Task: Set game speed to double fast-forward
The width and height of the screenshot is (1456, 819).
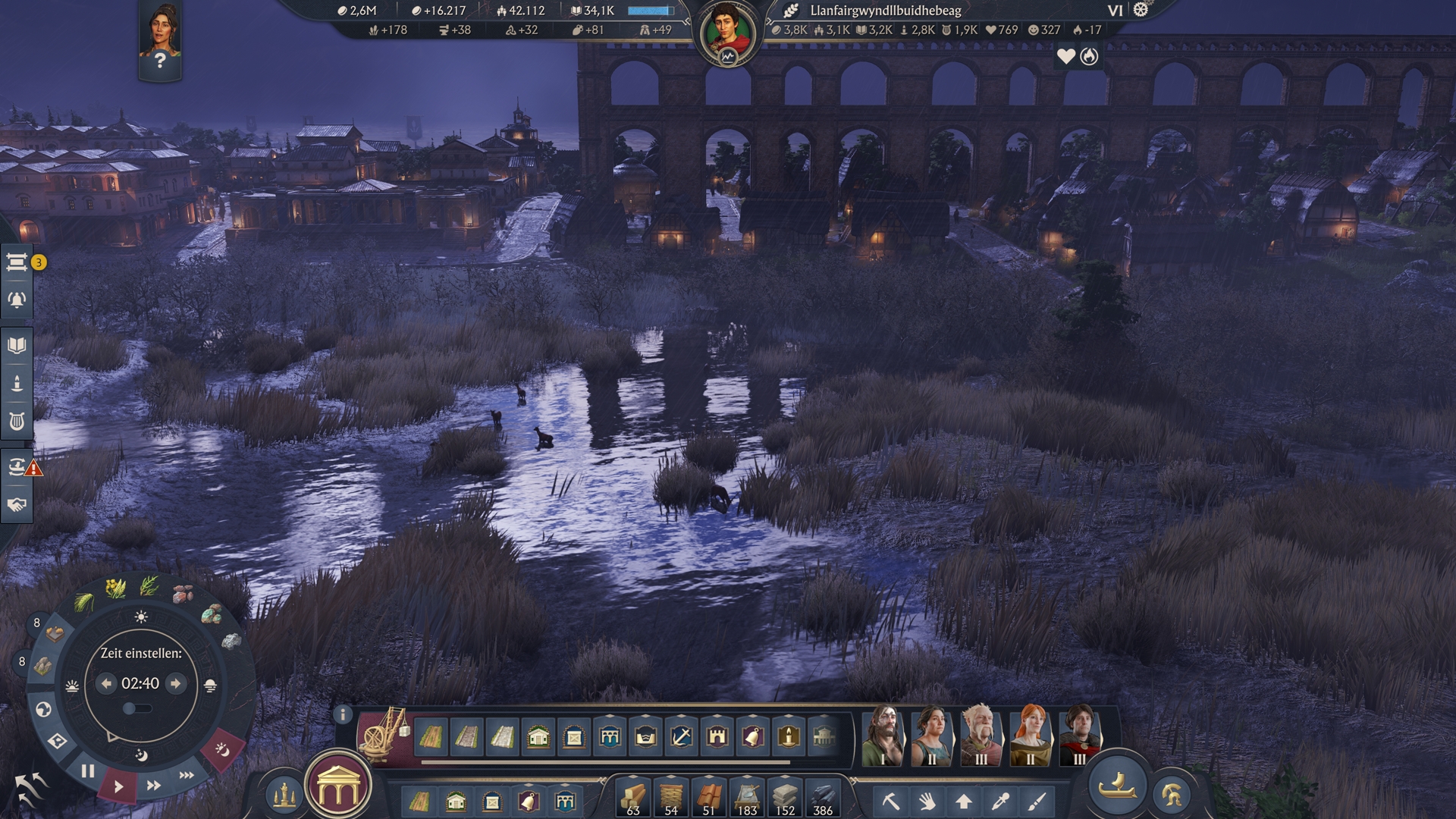Action: 153,786
